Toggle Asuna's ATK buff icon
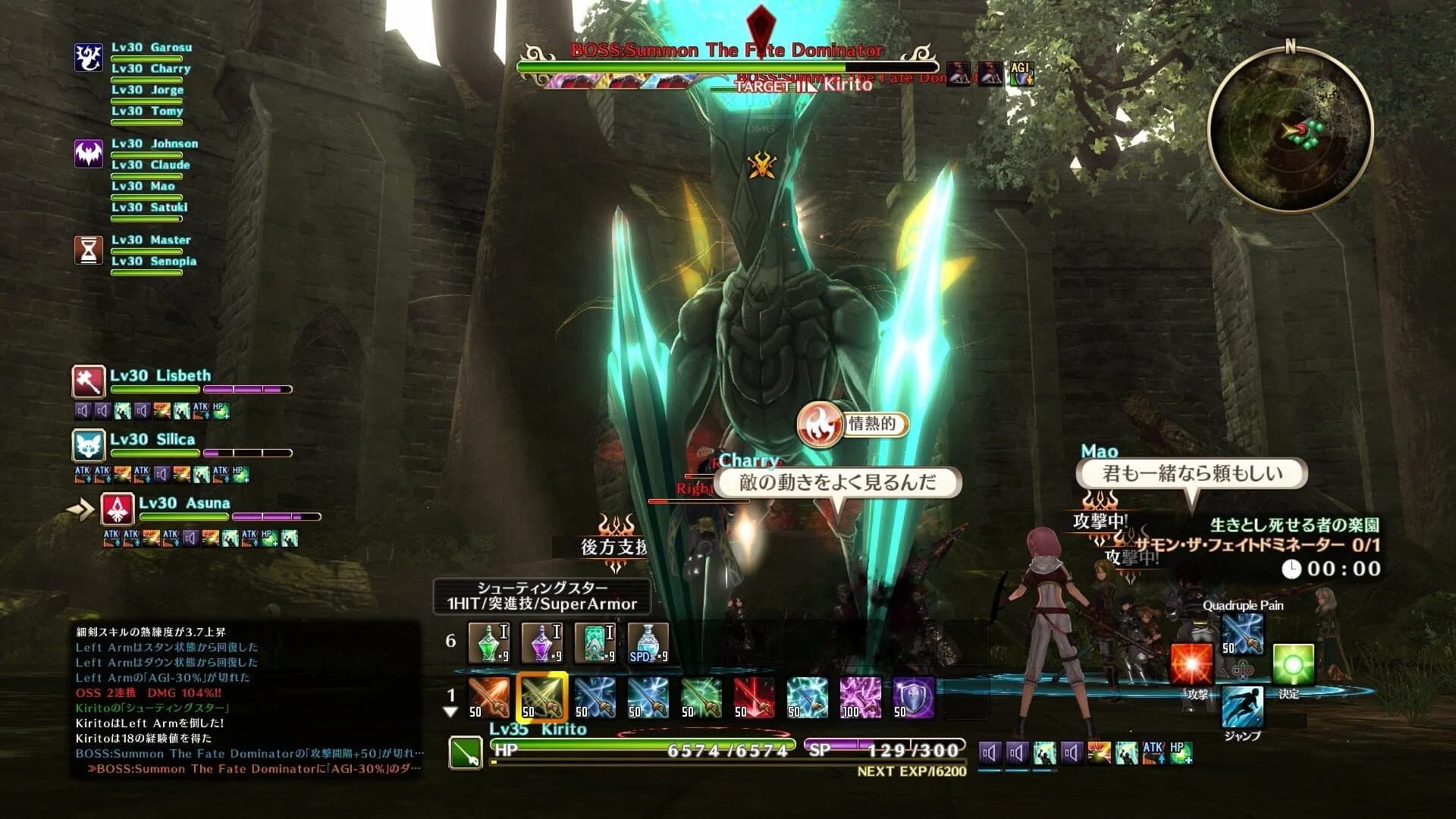Viewport: 1456px width, 819px height. pos(112,538)
